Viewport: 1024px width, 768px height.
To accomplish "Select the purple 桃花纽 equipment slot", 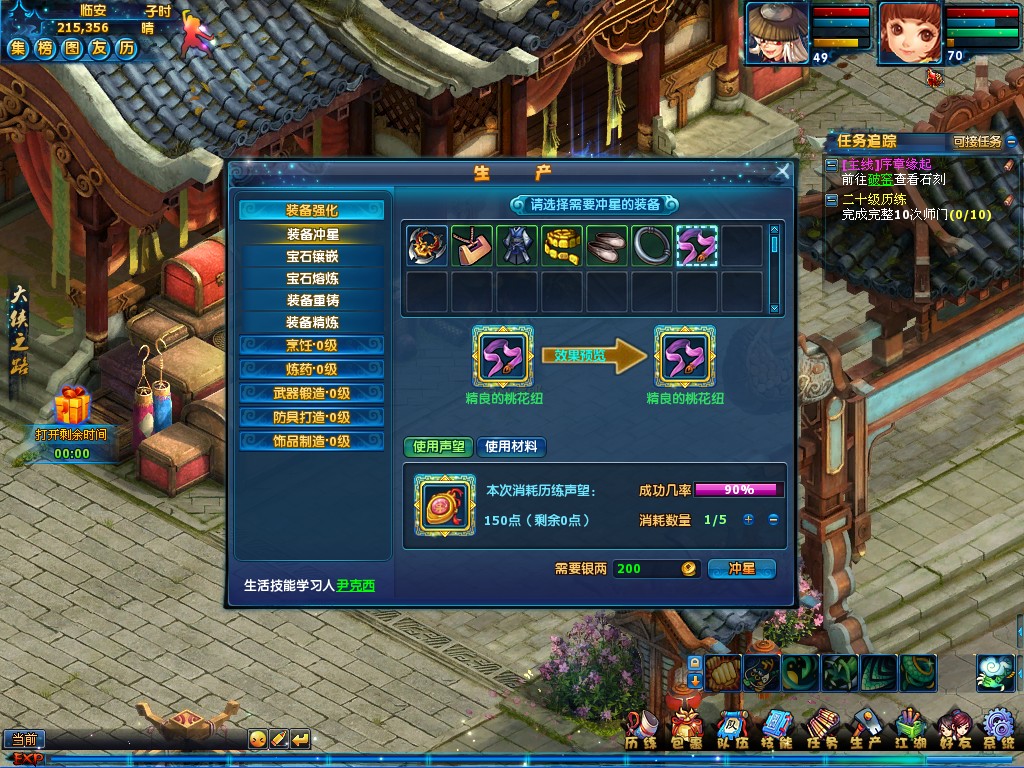I will tap(696, 246).
